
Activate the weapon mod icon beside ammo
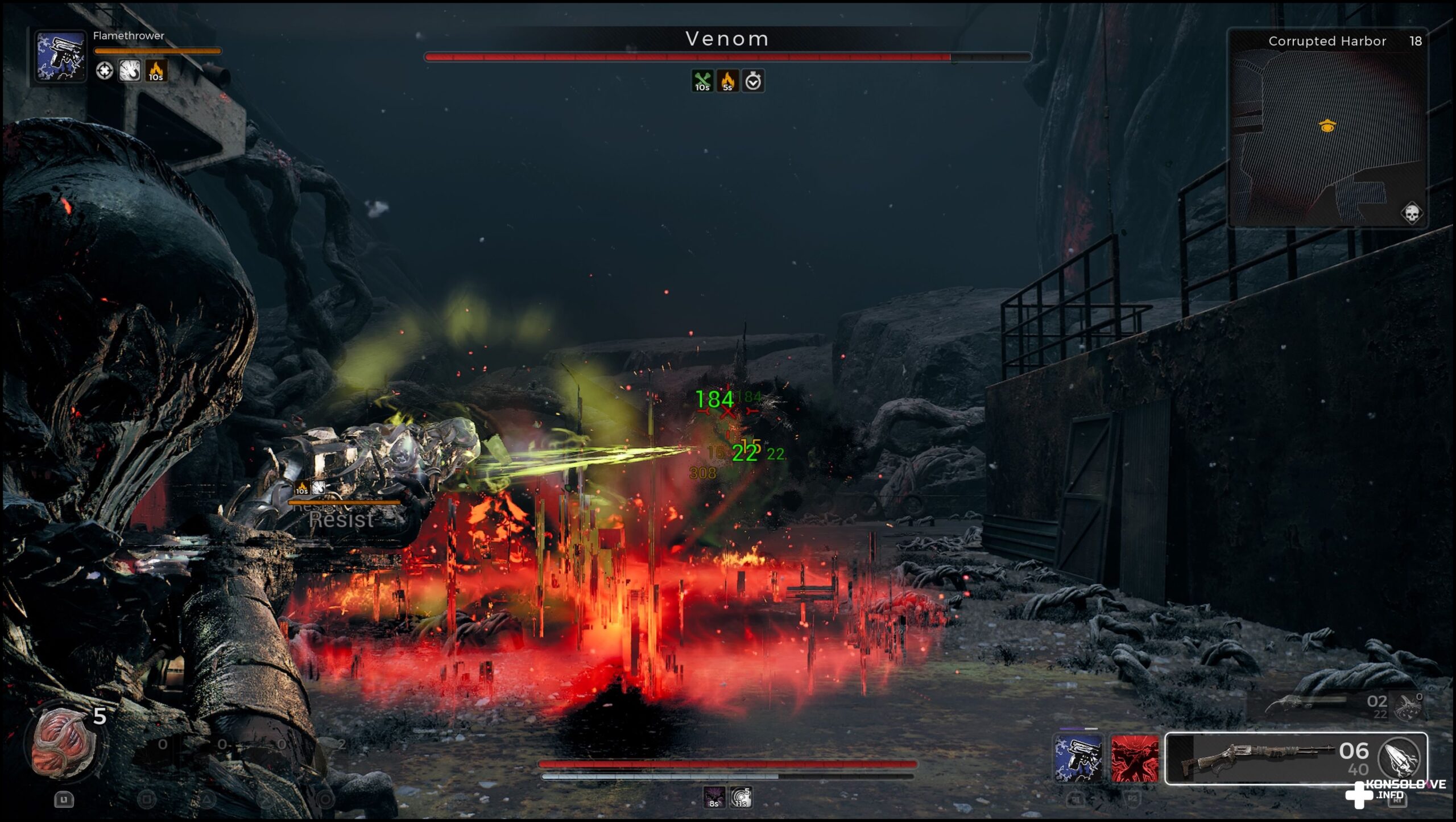point(1400,757)
